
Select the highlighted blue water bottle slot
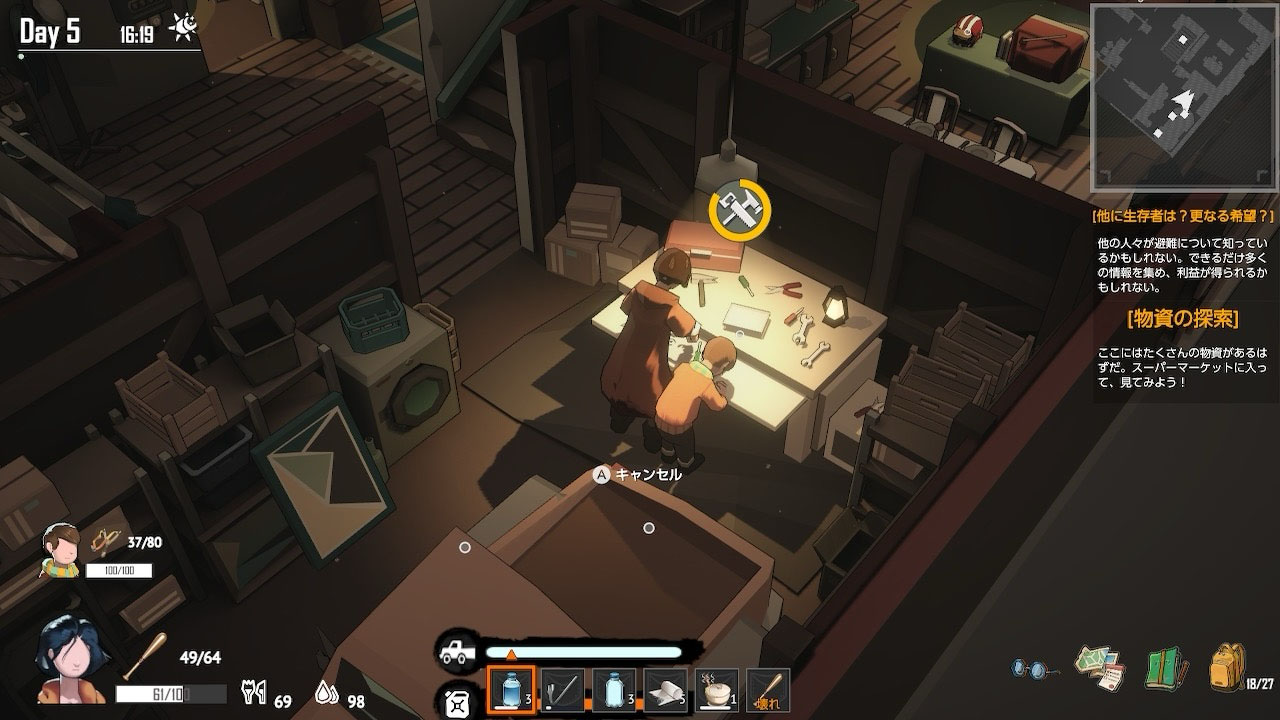(x=511, y=690)
